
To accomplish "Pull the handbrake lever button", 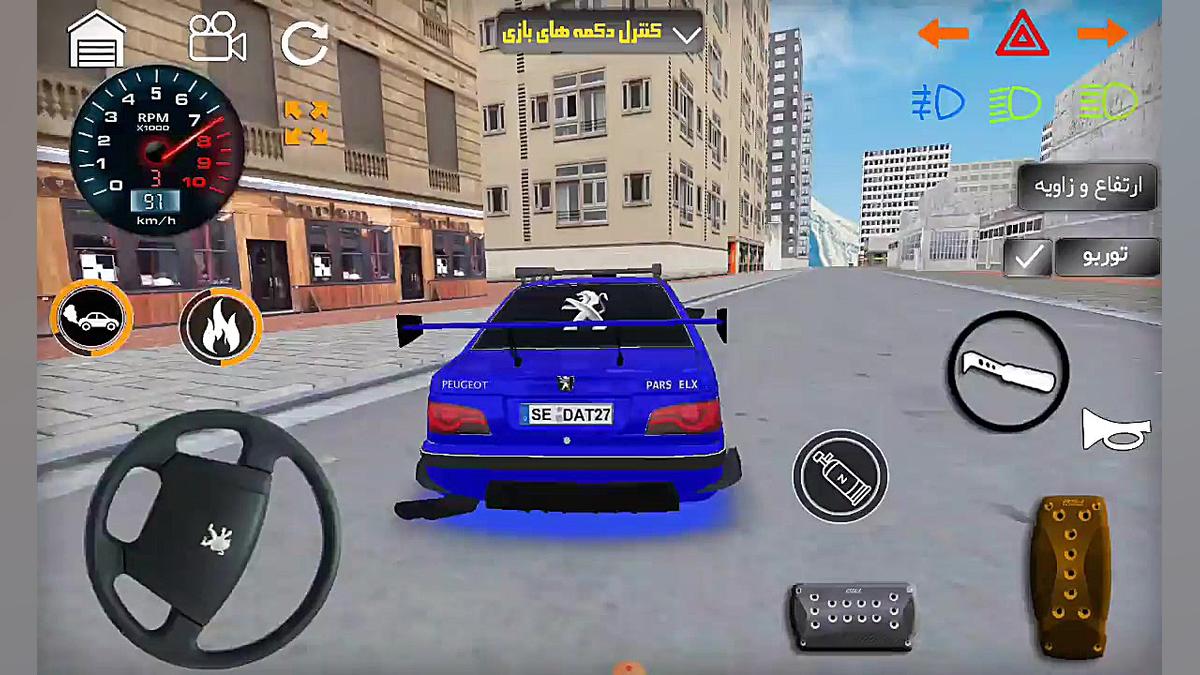I will [1007, 371].
